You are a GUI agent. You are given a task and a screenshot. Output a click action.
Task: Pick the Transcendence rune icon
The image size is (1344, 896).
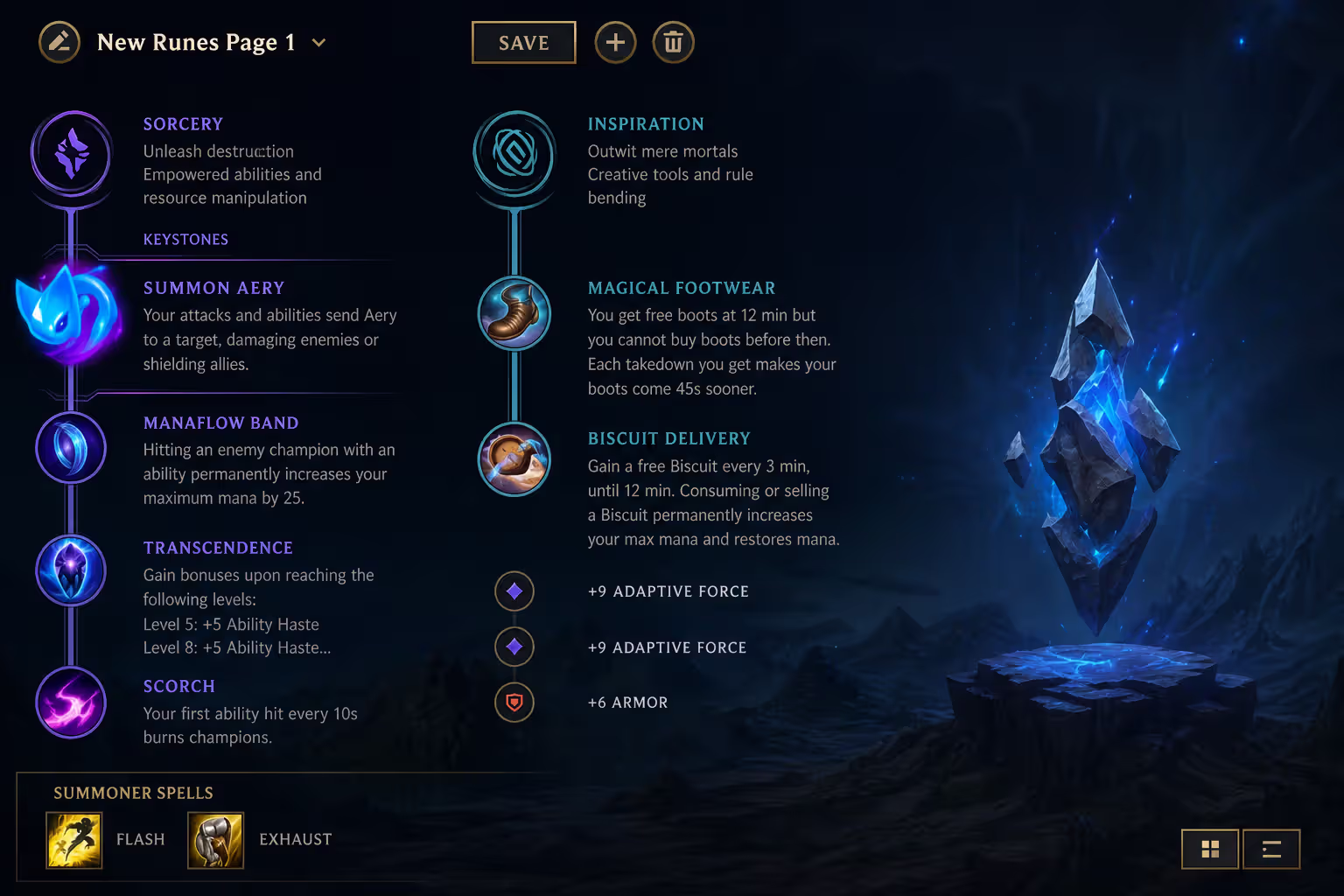tap(71, 570)
